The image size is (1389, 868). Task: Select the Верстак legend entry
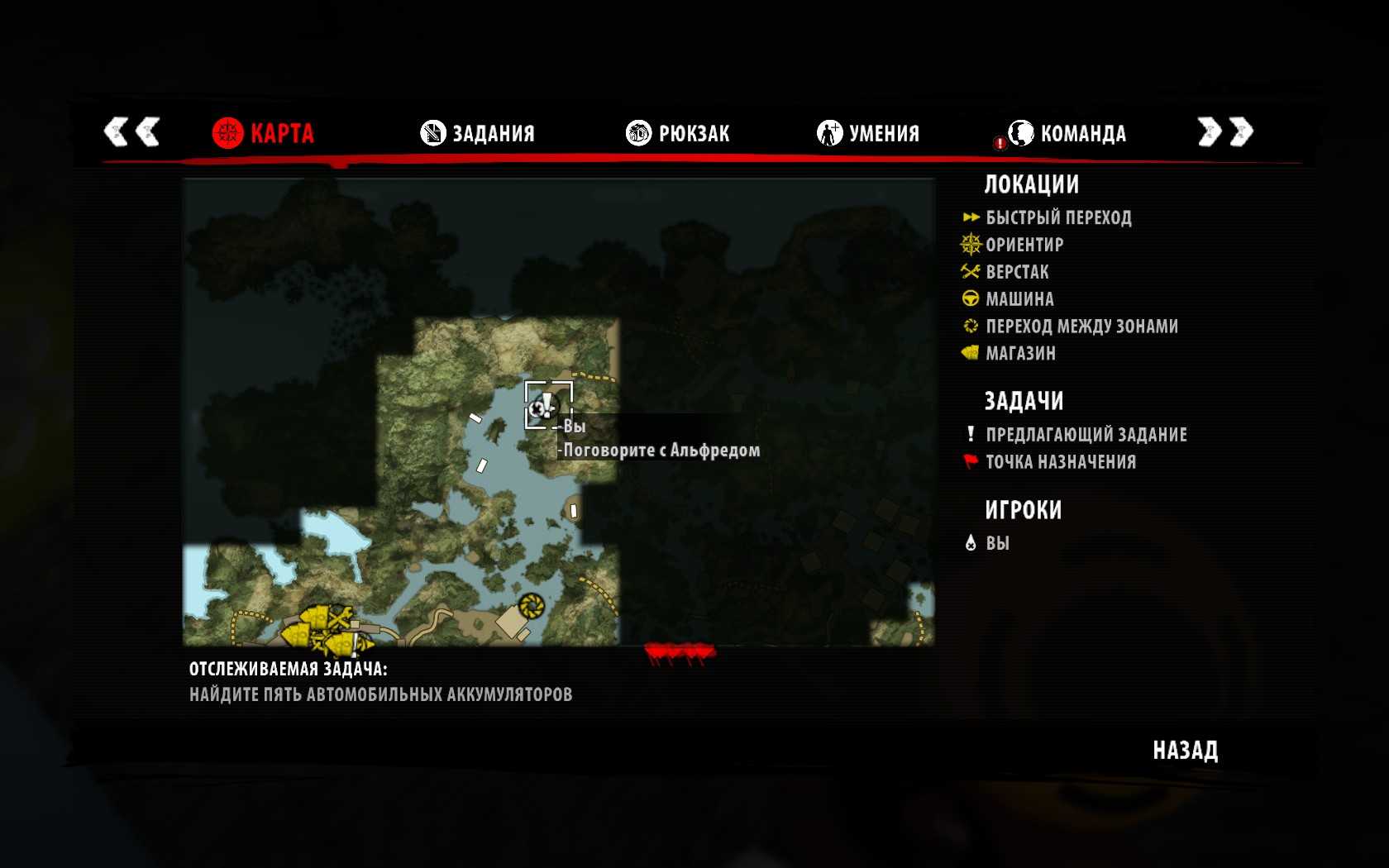pyautogui.click(x=1016, y=272)
